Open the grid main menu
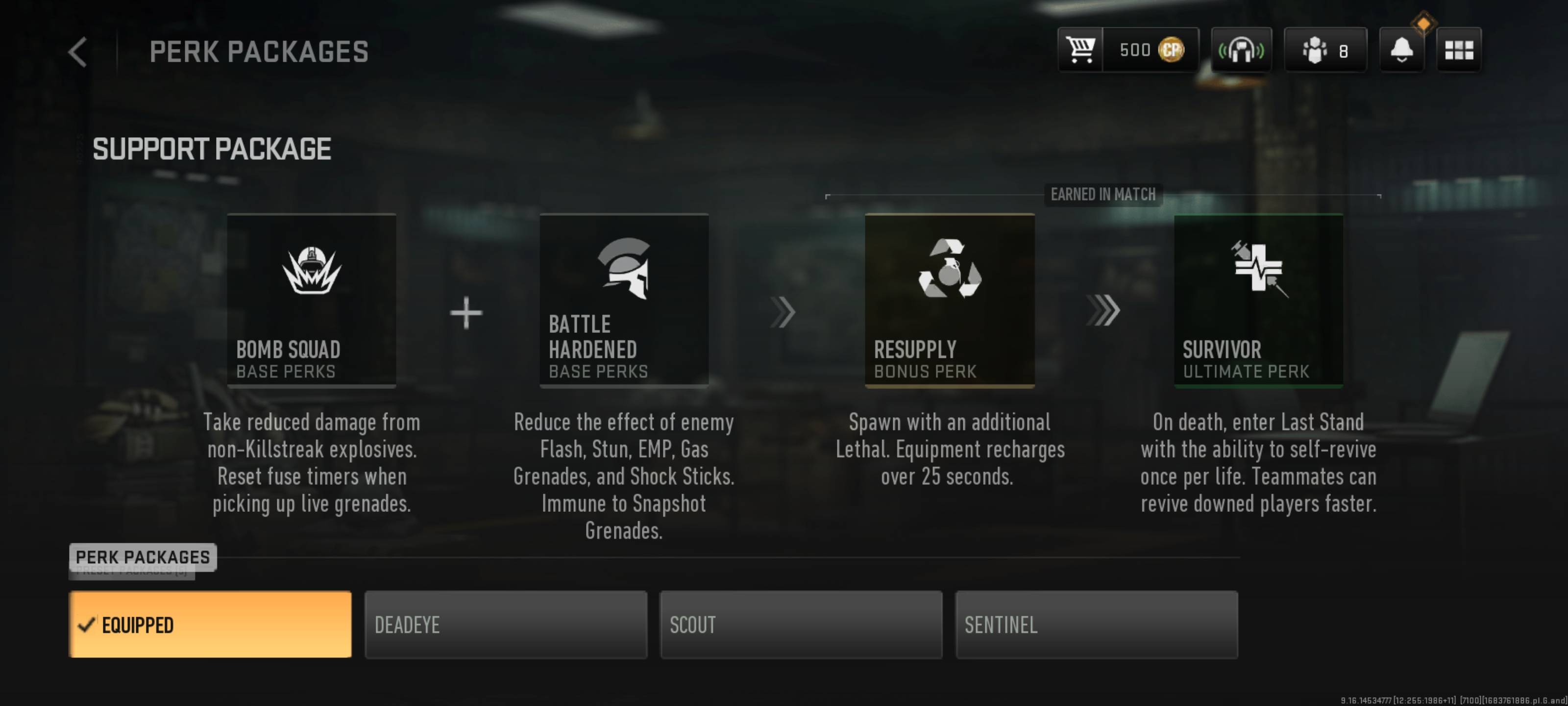The height and width of the screenshot is (706, 1568). pos(1458,50)
